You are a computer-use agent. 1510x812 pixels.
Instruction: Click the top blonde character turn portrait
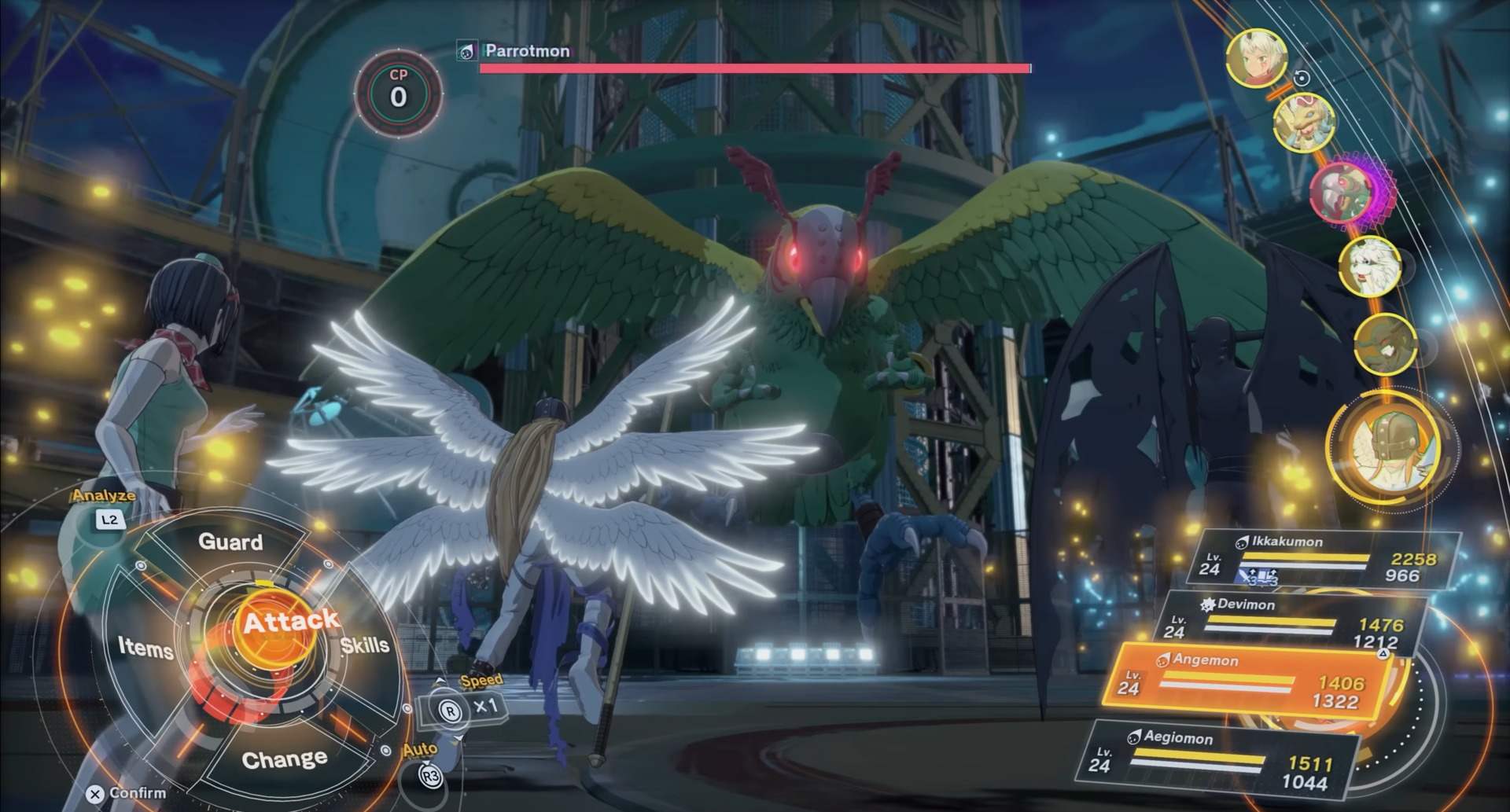click(1256, 57)
